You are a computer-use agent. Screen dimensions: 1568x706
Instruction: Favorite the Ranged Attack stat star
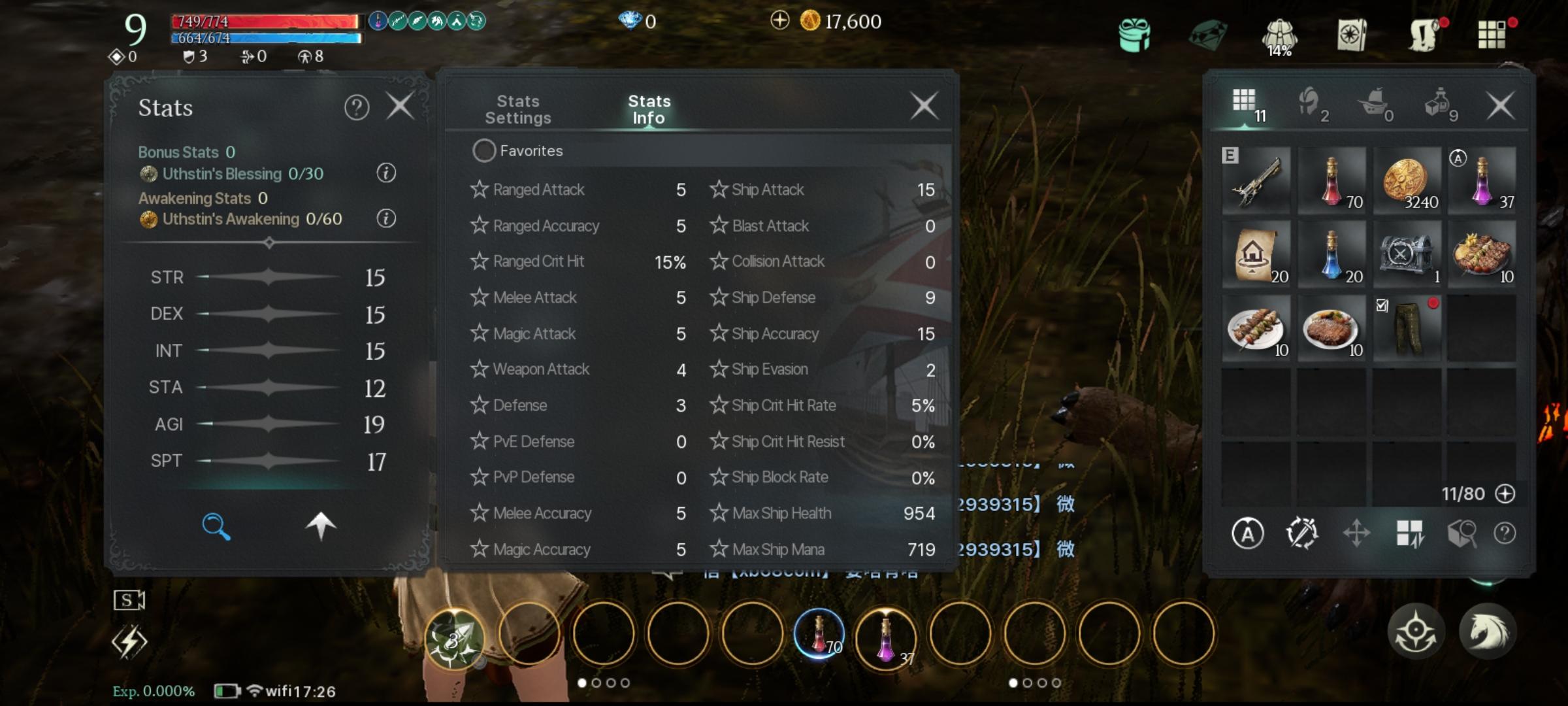[480, 190]
